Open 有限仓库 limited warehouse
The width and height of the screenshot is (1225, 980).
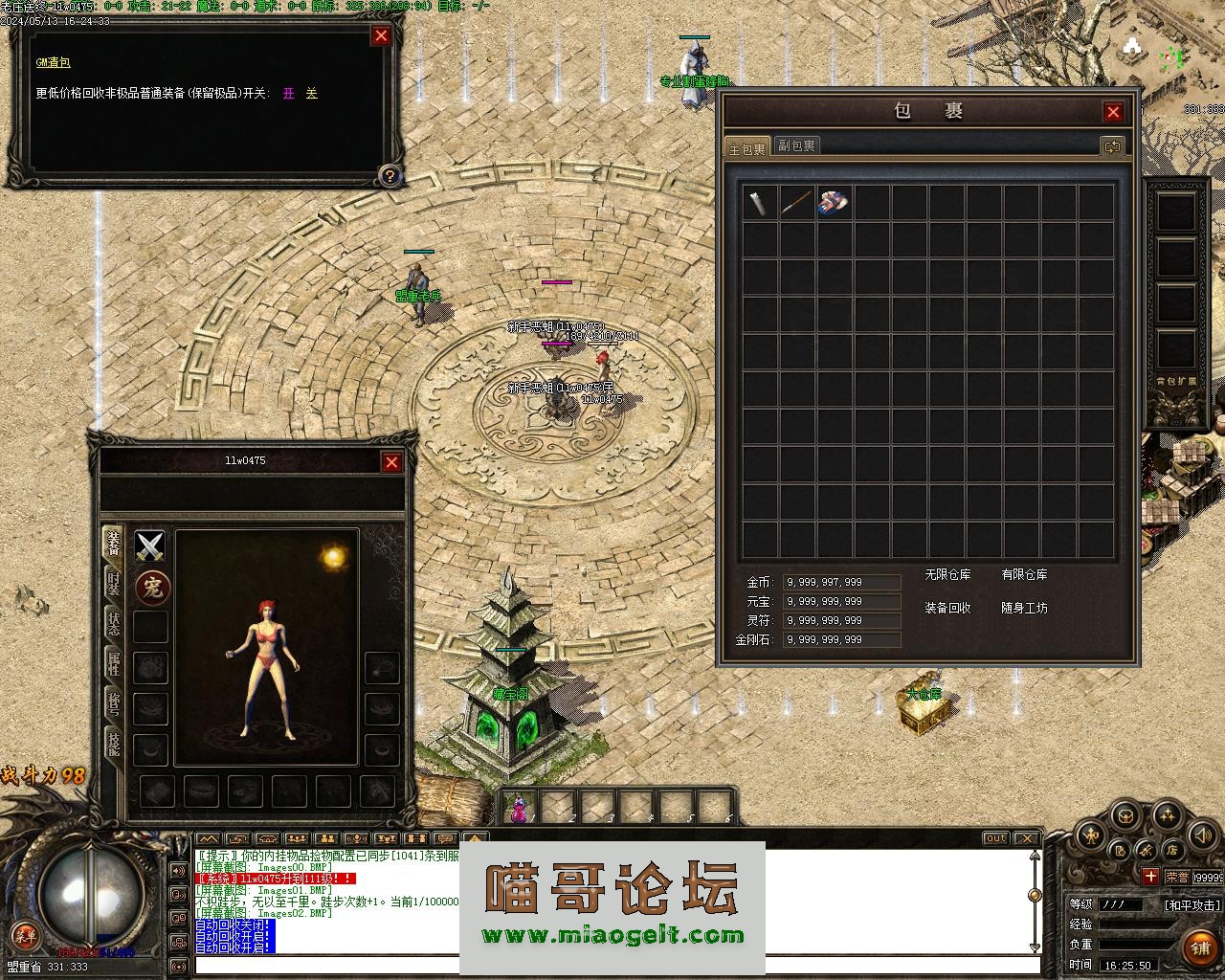point(1024,575)
